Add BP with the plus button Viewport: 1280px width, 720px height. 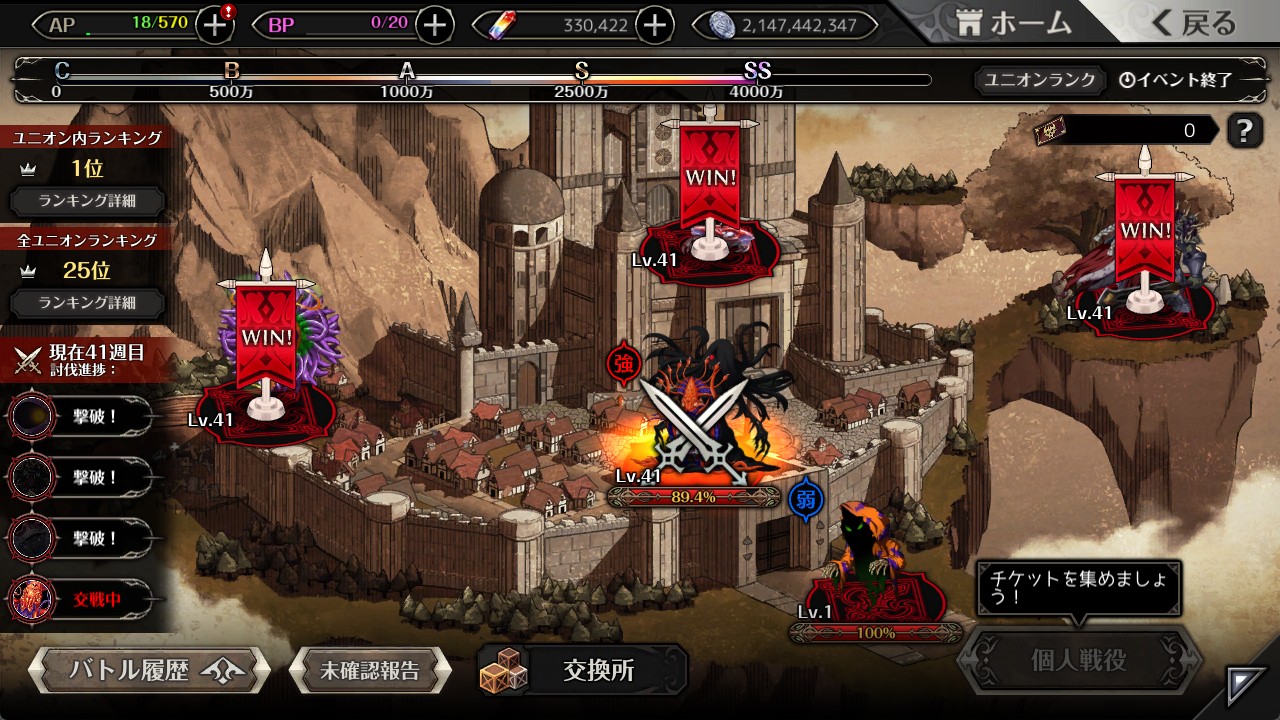(x=434, y=25)
